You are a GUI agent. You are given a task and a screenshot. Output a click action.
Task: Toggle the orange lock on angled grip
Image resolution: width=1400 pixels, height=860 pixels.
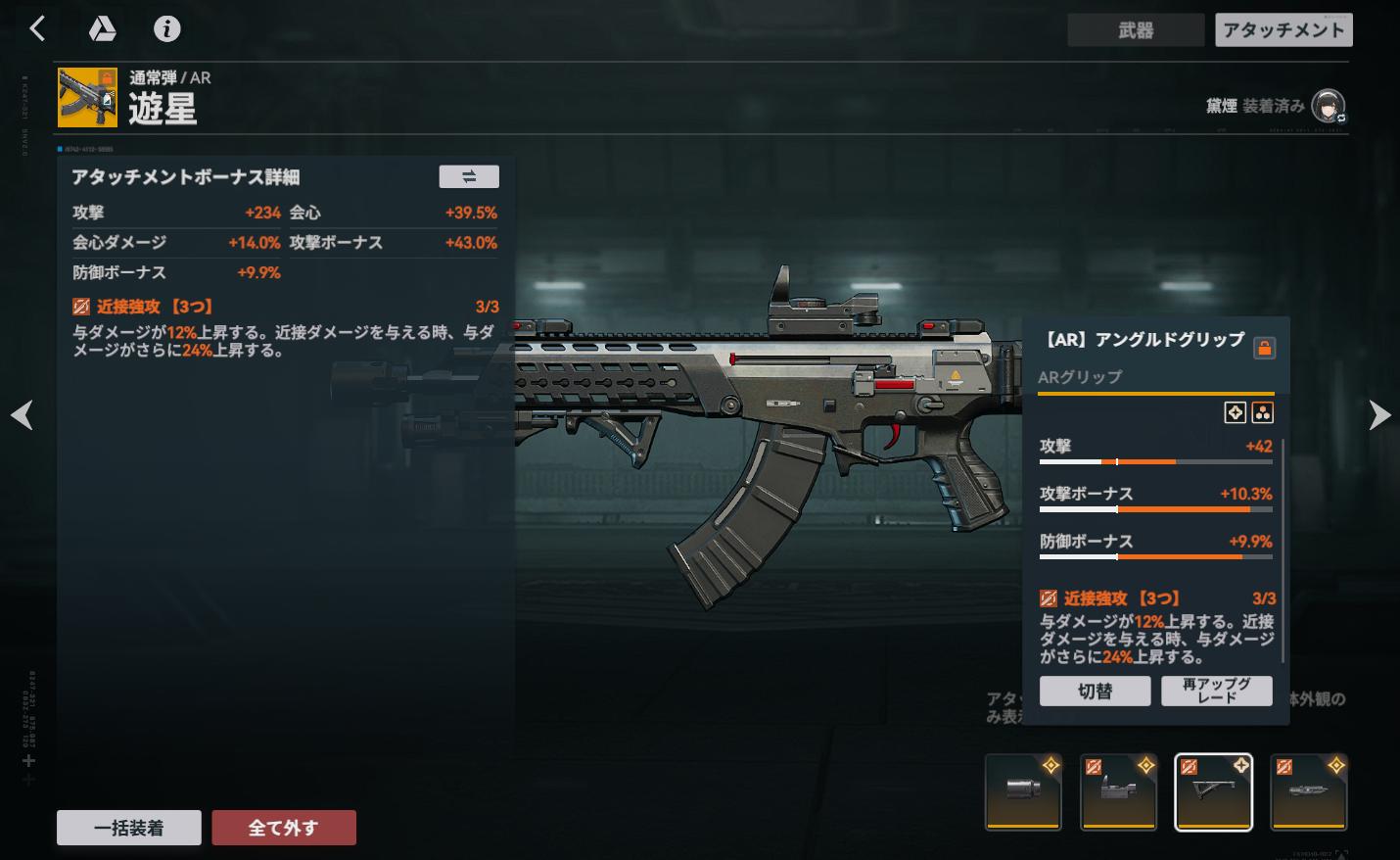(1264, 348)
